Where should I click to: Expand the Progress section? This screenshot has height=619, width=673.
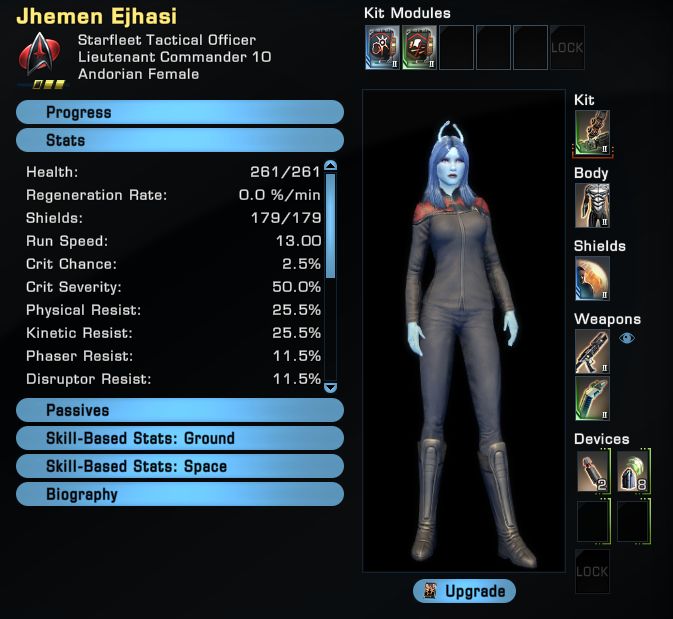click(x=180, y=113)
